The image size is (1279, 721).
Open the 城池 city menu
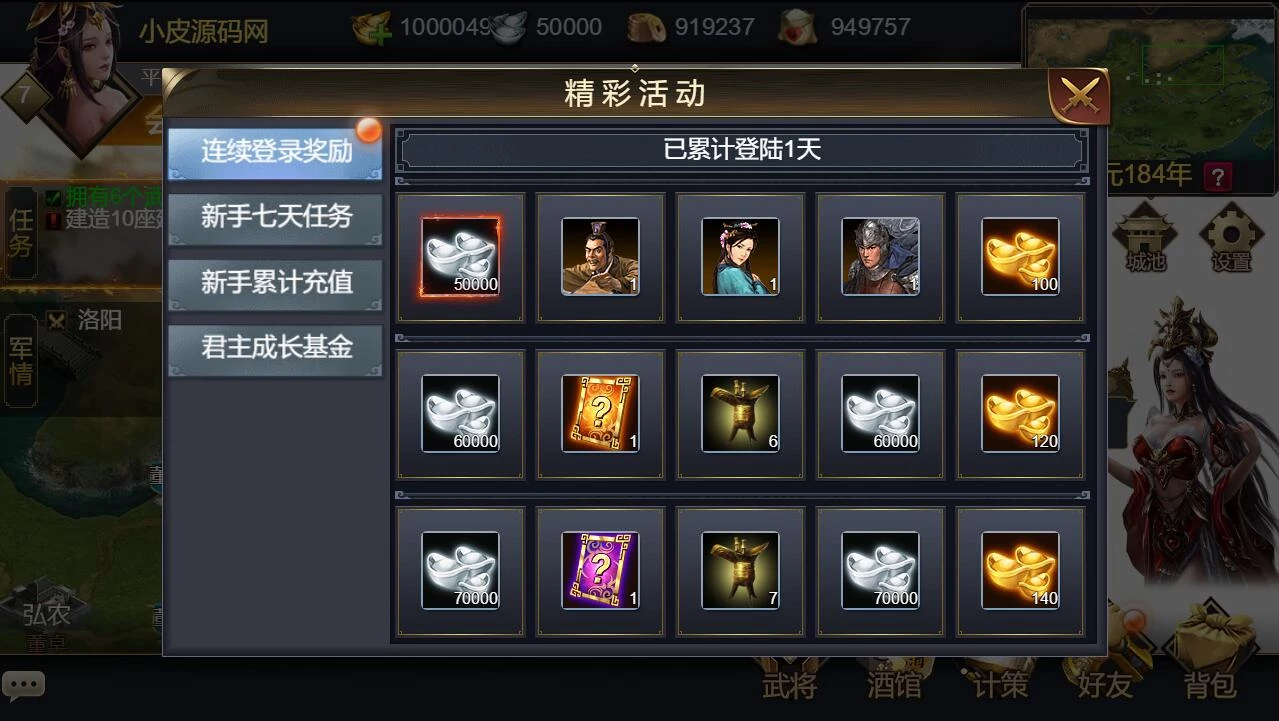pos(1145,240)
